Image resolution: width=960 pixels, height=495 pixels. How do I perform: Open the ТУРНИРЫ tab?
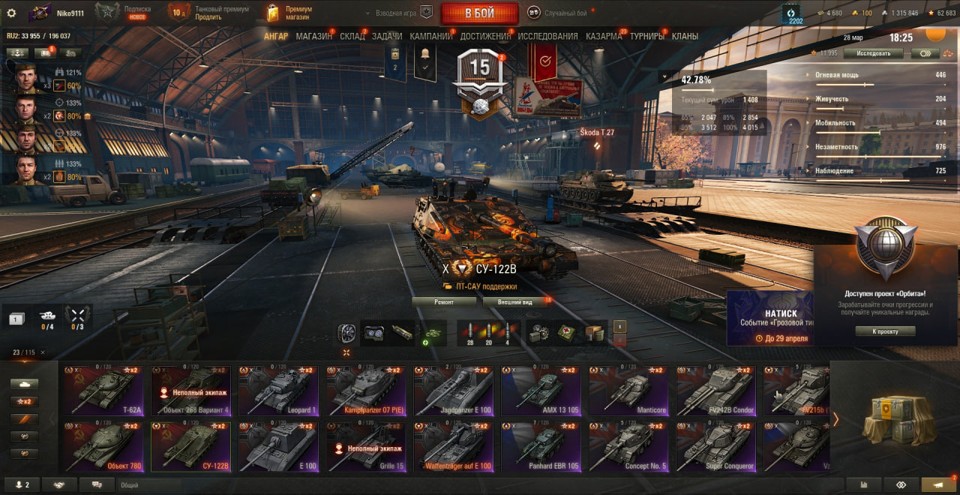(650, 37)
